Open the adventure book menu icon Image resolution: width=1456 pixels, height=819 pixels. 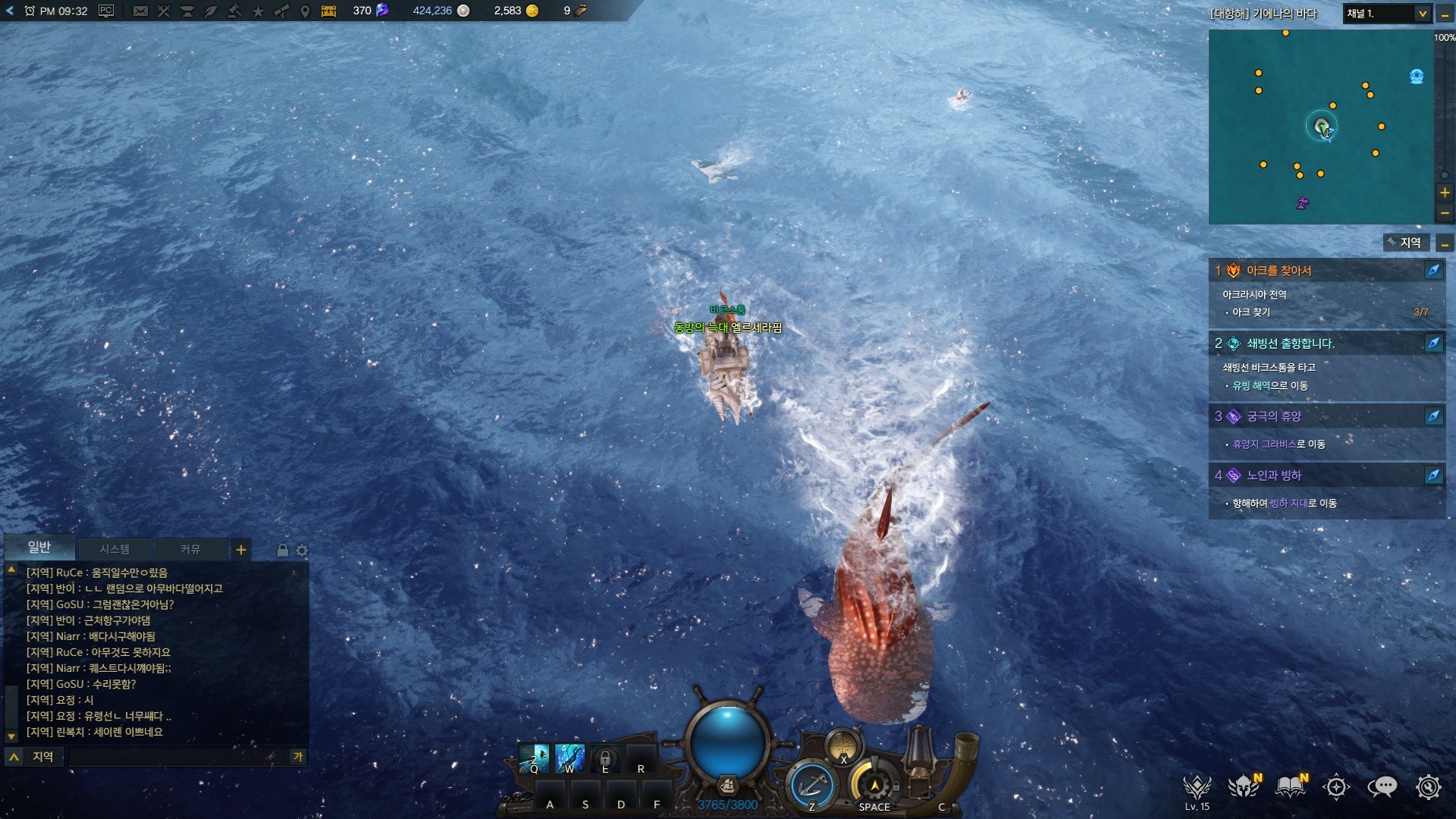click(x=1290, y=787)
